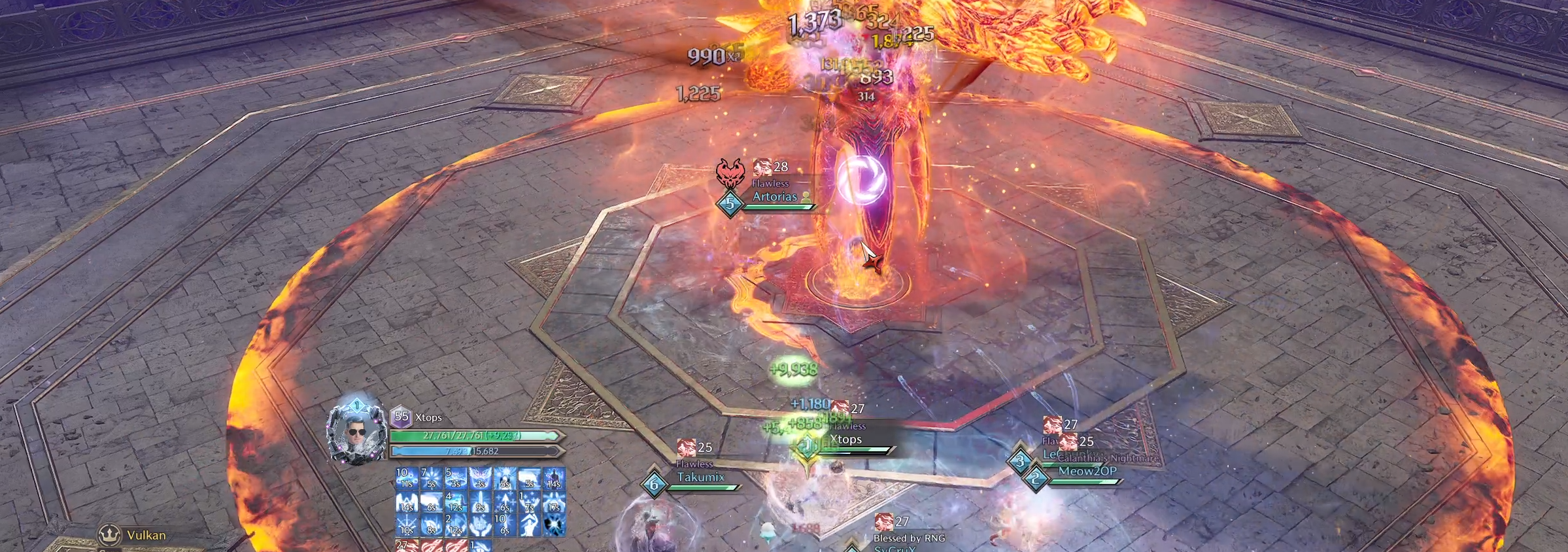Click the winged butterfly buff icon
This screenshot has height=552, width=1568.
[482, 477]
